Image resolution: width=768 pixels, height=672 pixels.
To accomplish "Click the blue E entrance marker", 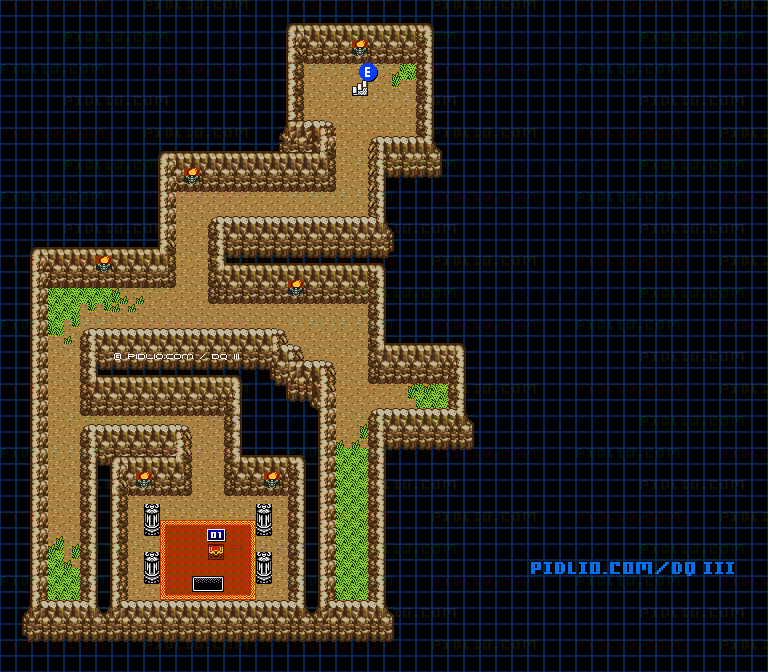I will tap(367, 72).
